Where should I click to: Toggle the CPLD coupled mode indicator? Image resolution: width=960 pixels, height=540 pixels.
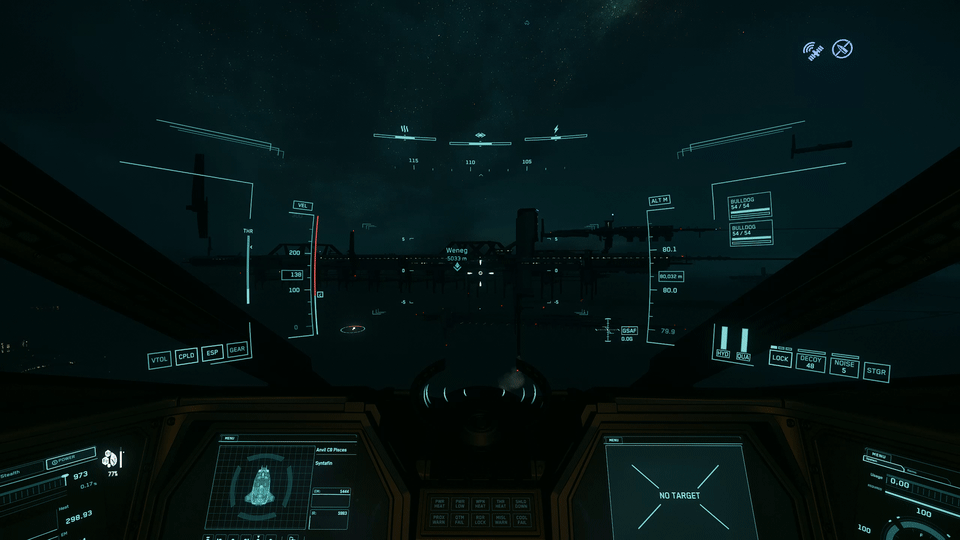[x=186, y=356]
